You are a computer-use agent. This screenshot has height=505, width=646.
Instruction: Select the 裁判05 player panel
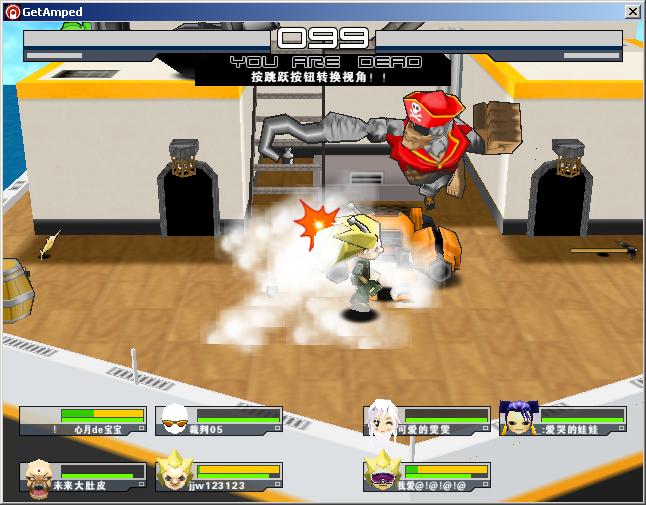click(x=218, y=421)
